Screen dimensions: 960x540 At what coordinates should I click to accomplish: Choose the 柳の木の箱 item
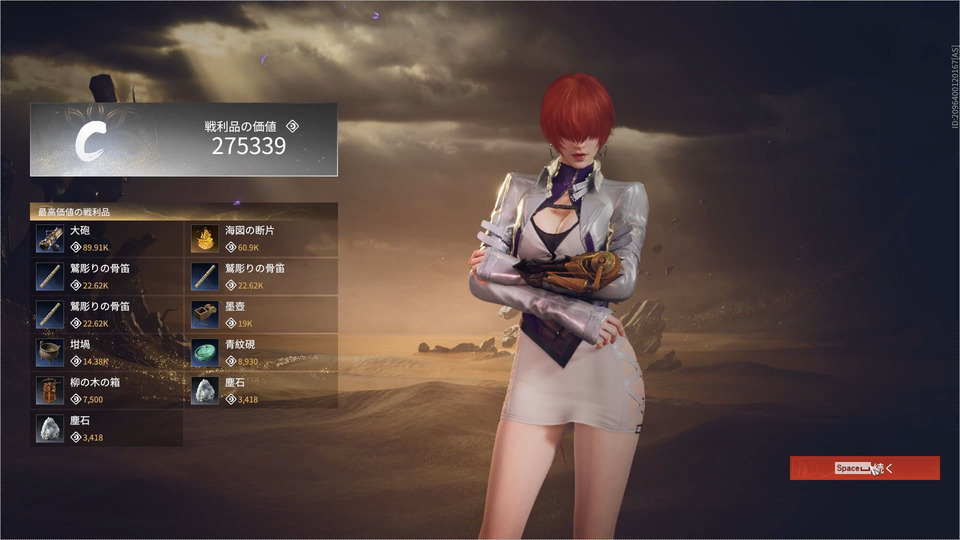[108, 390]
